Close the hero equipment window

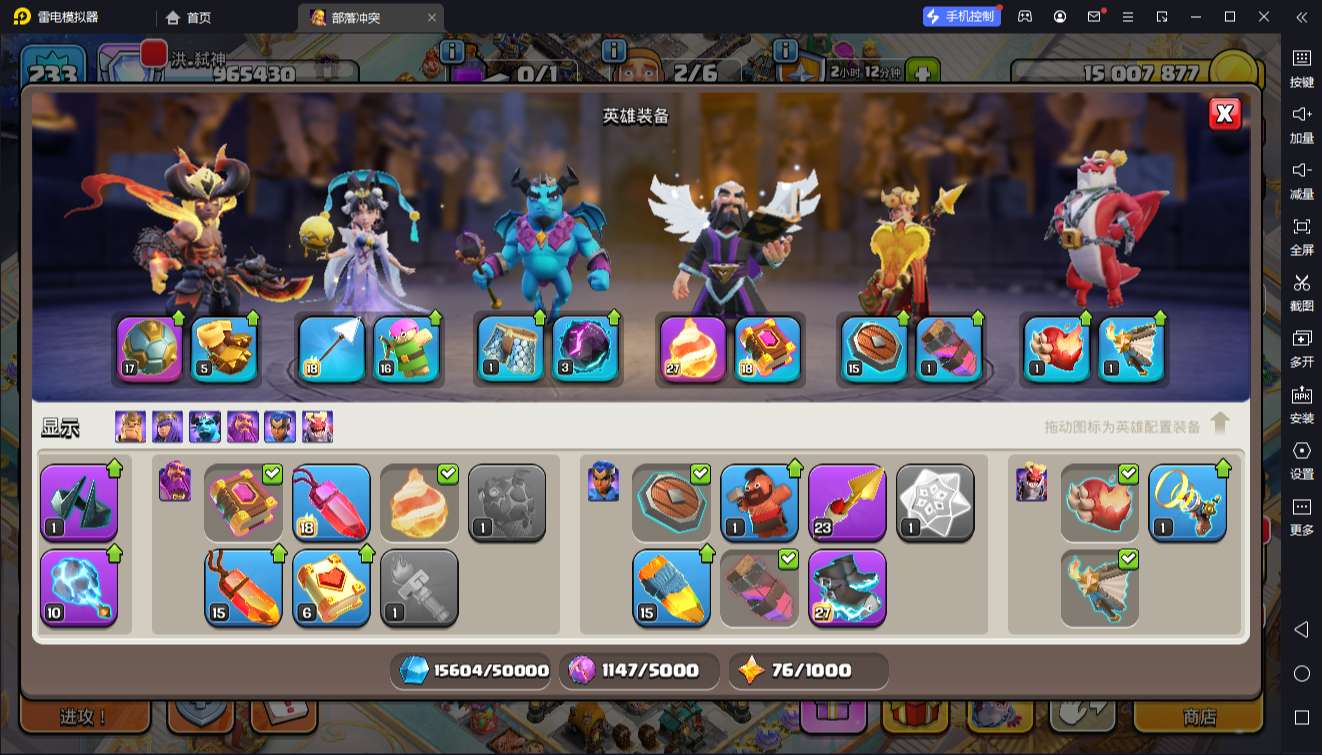coord(1224,114)
